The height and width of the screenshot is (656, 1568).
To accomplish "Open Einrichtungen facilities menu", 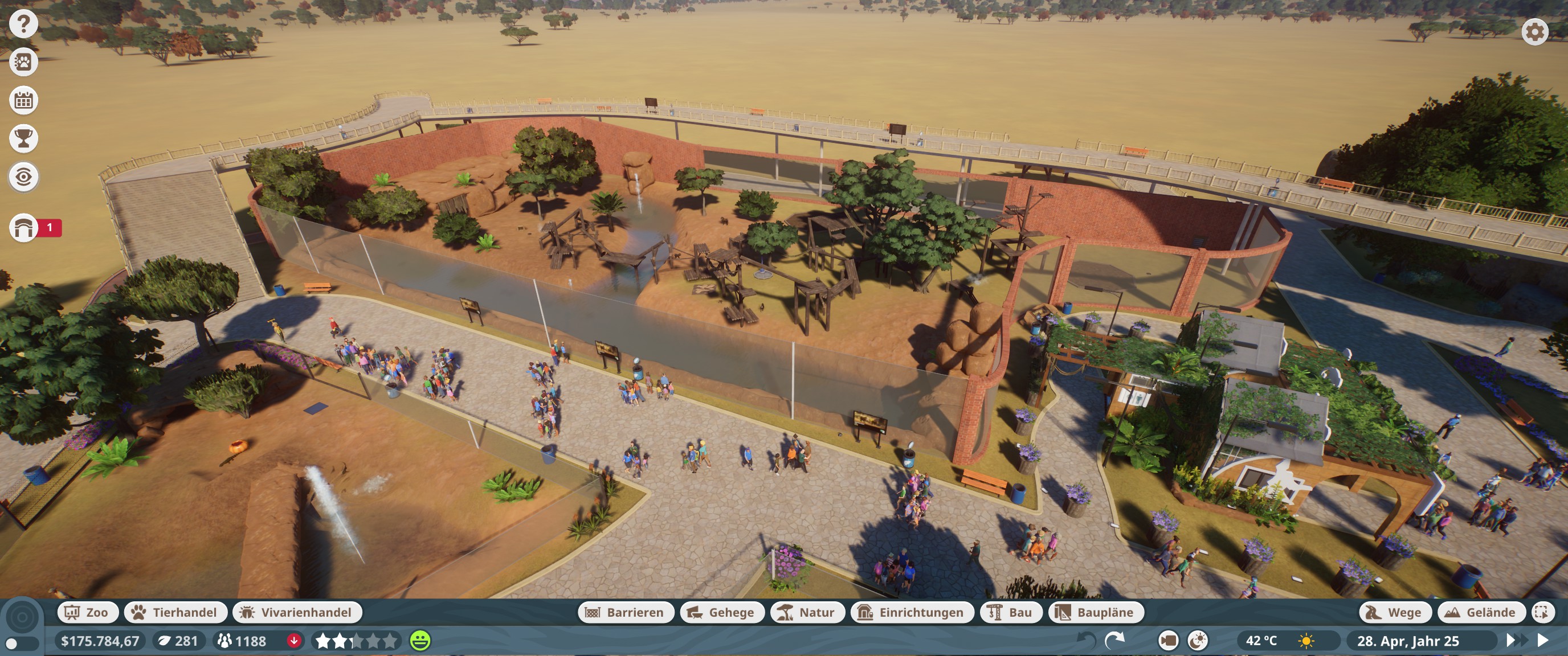I will pos(912,612).
